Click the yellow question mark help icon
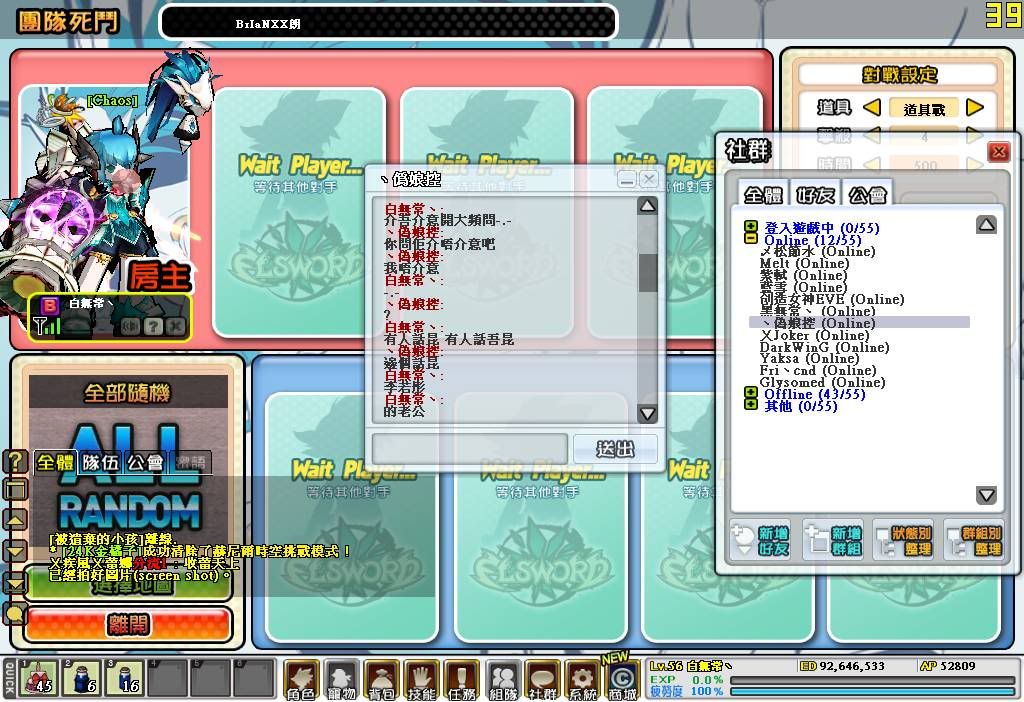This screenshot has height=702, width=1024. point(15,461)
